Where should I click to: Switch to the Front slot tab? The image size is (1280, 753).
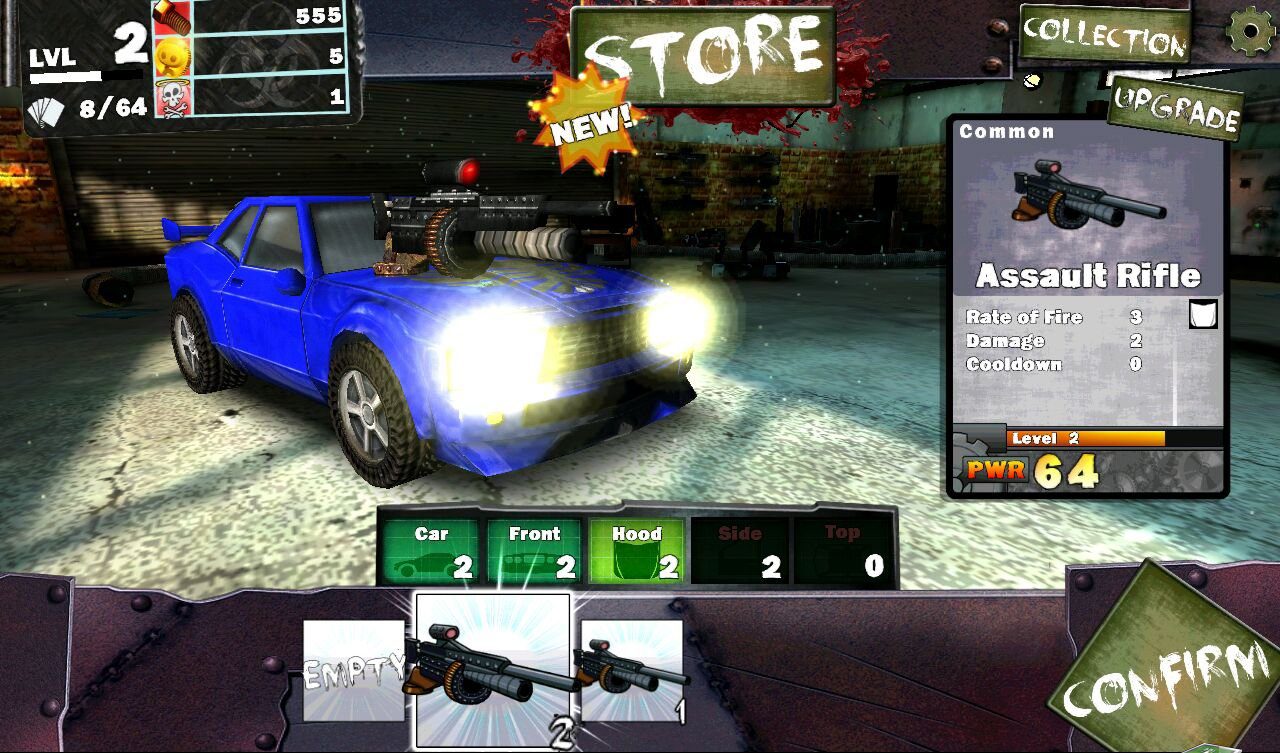click(x=534, y=551)
